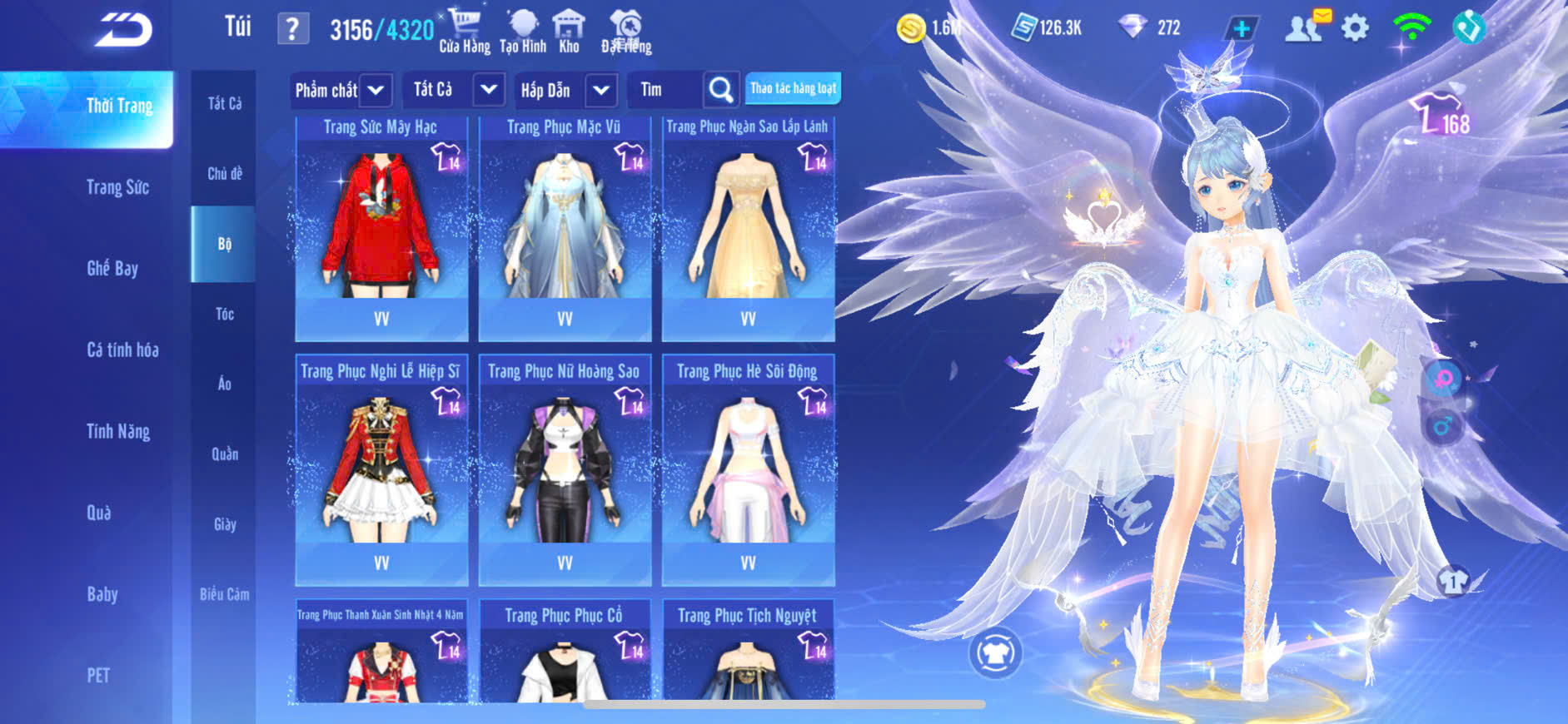Screen dimensions: 1568x724
Task: Switch to the Ghế Bay category
Action: [112, 268]
